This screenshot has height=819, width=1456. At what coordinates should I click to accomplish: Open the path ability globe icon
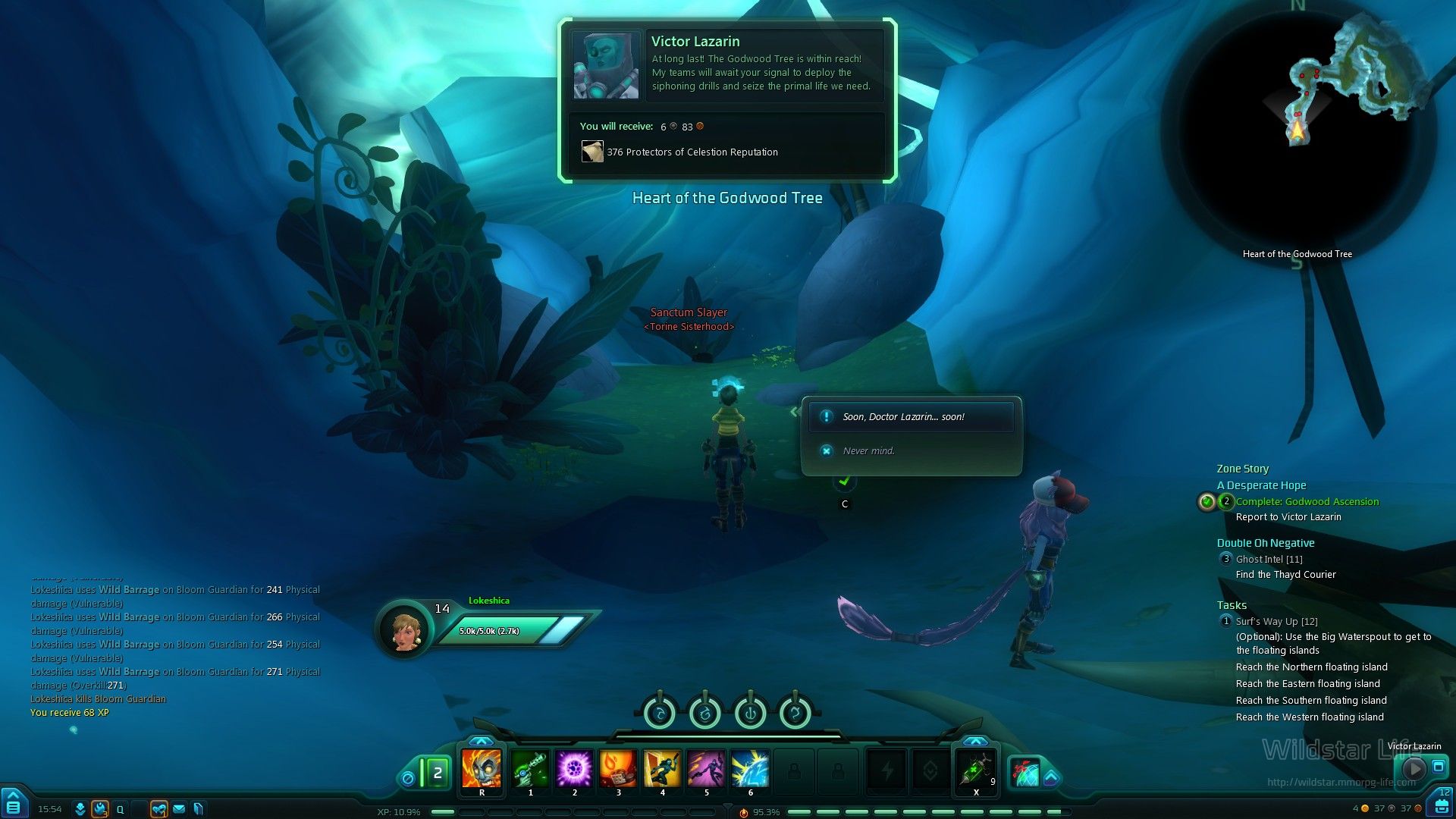click(1024, 772)
